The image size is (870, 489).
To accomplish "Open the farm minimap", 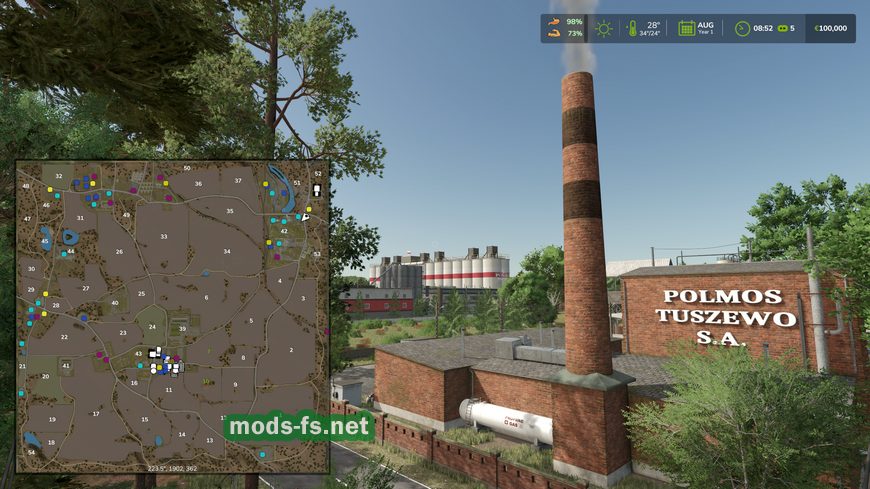I will click(x=173, y=316).
